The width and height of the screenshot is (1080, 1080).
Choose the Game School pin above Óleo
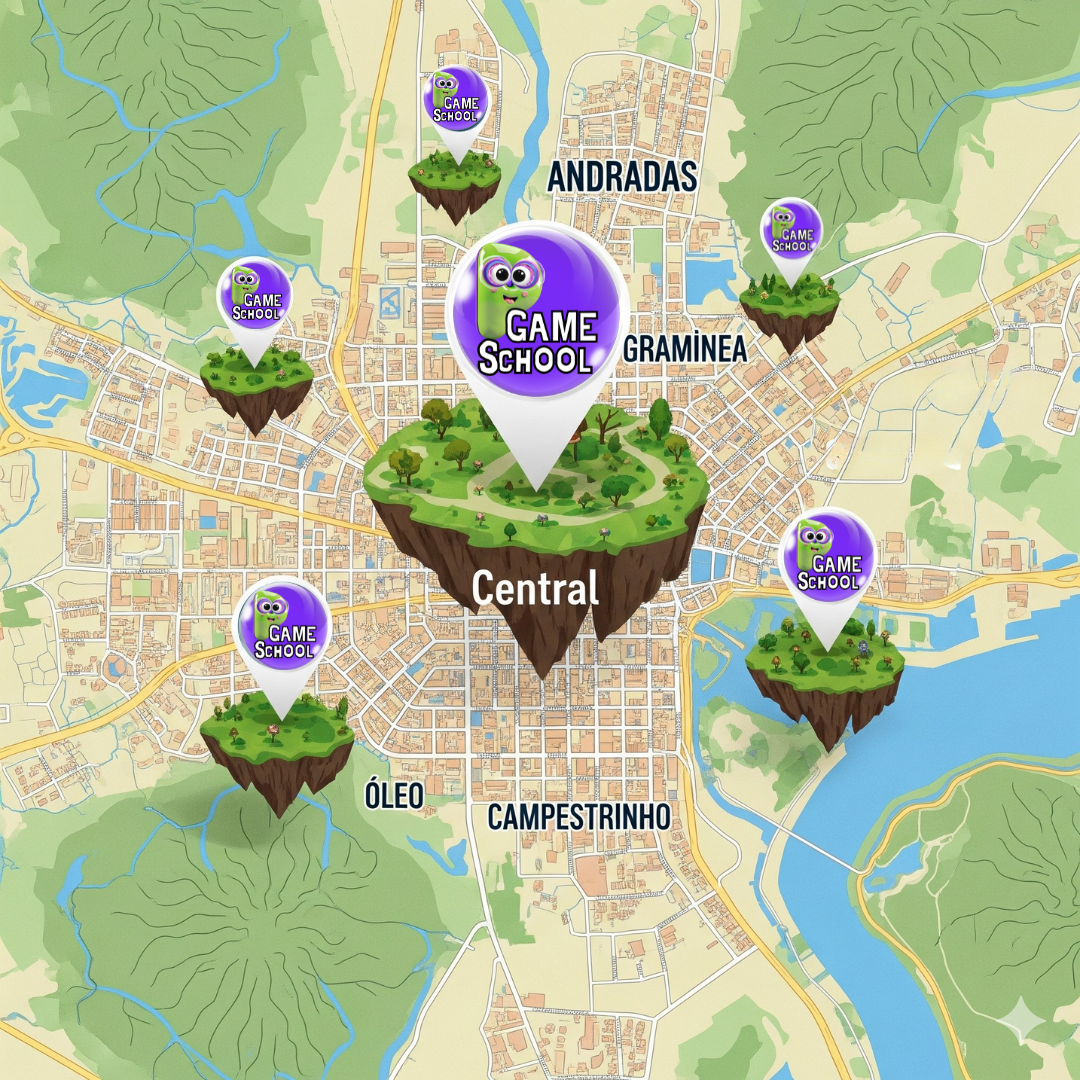pos(282,624)
